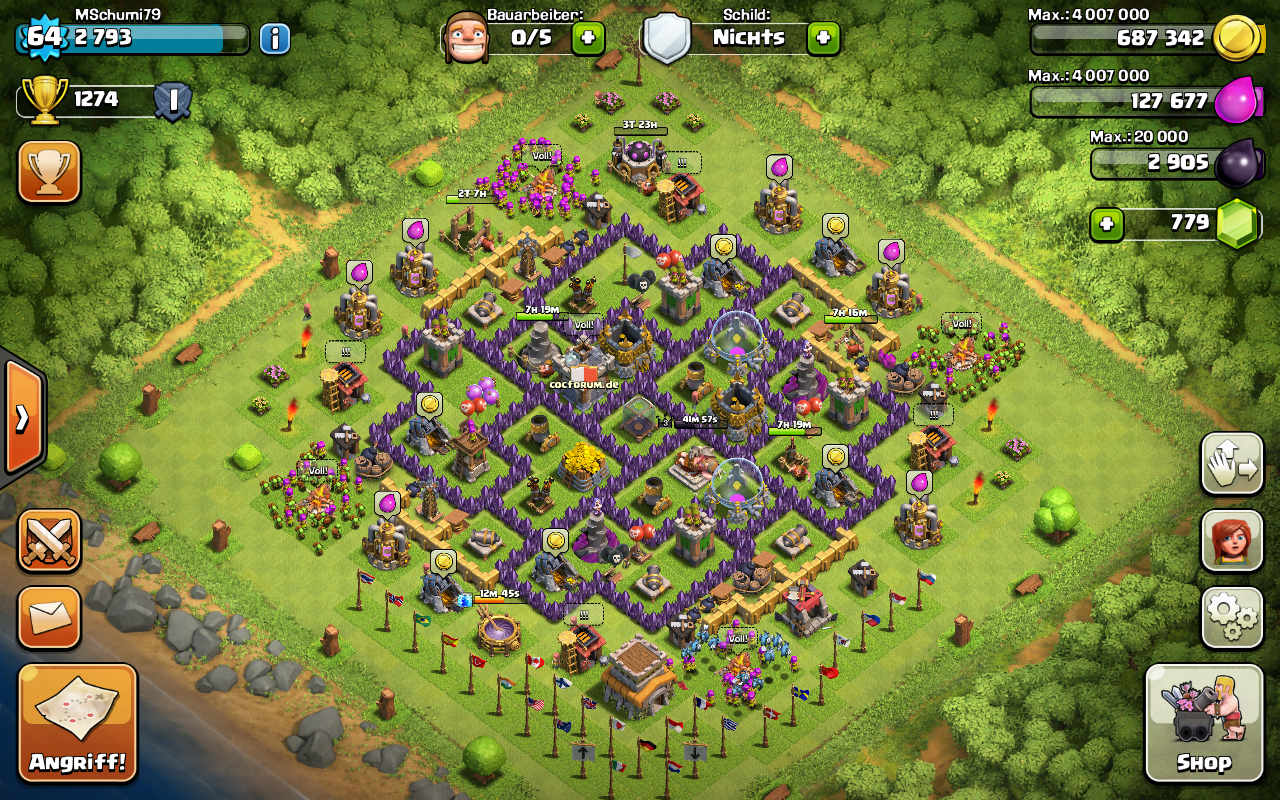The width and height of the screenshot is (1280, 800).
Task: Open the crossed swords battle log
Action: 48,541
